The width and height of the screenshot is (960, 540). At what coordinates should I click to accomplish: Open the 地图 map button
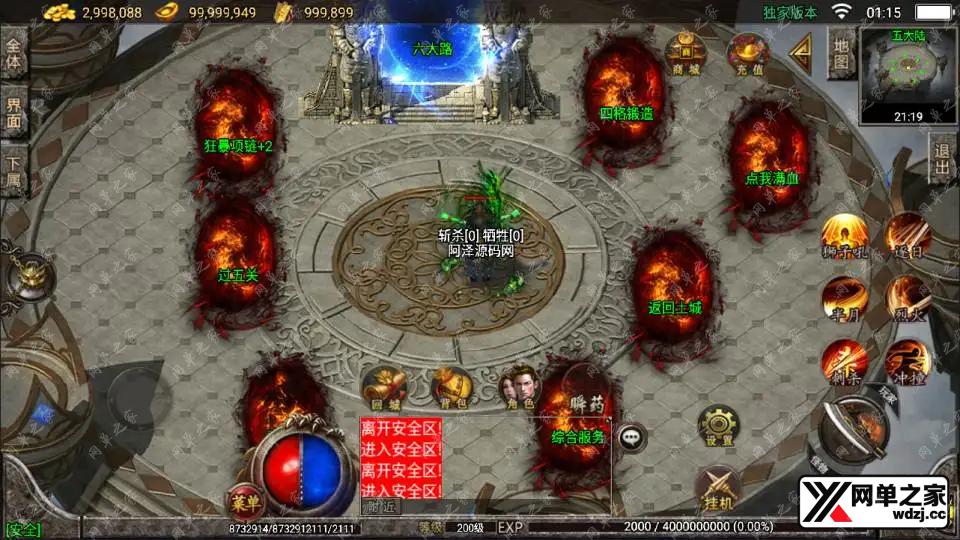click(x=842, y=55)
